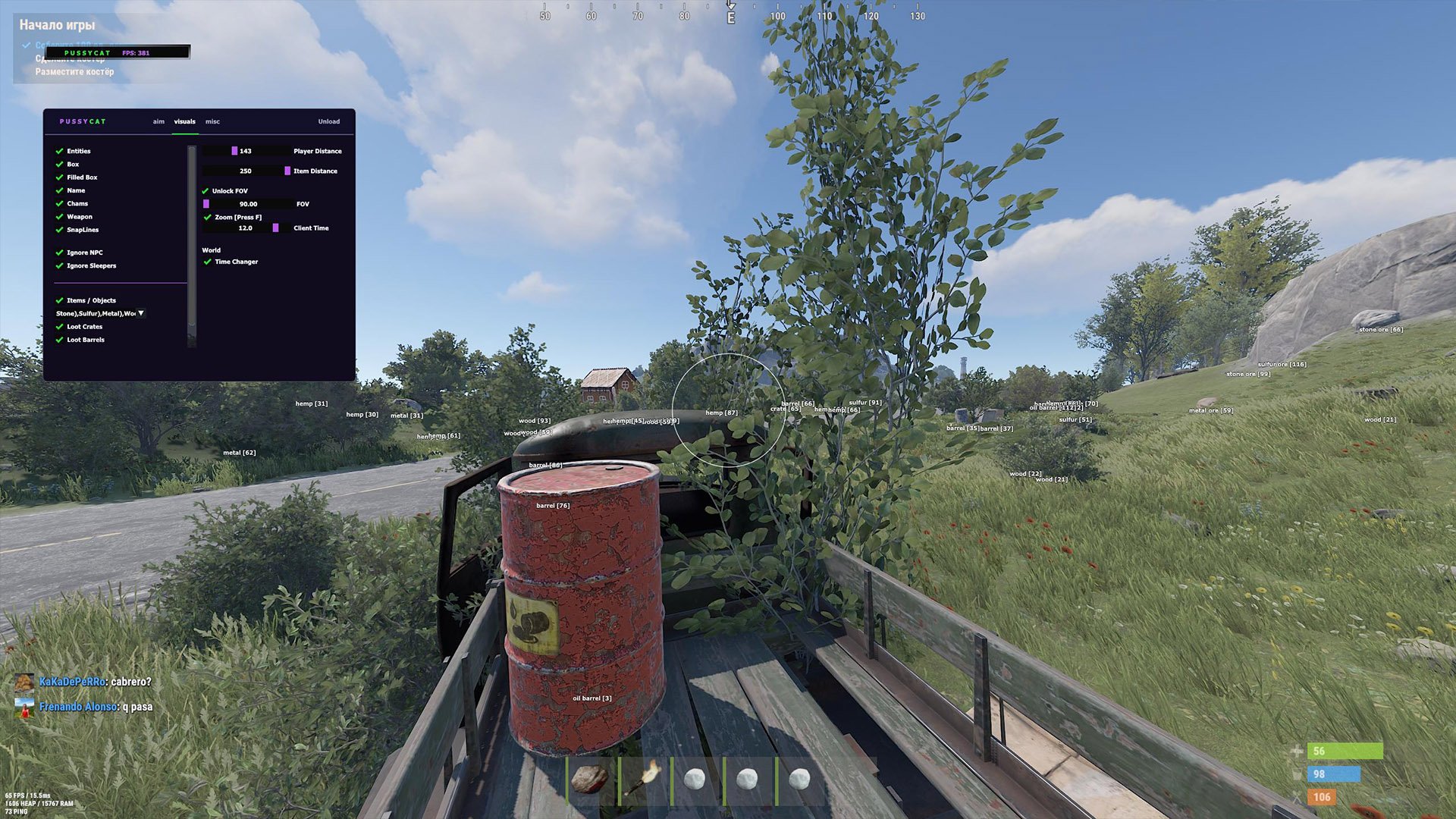Open the misc tab
The width and height of the screenshot is (1456, 819).
212,121
